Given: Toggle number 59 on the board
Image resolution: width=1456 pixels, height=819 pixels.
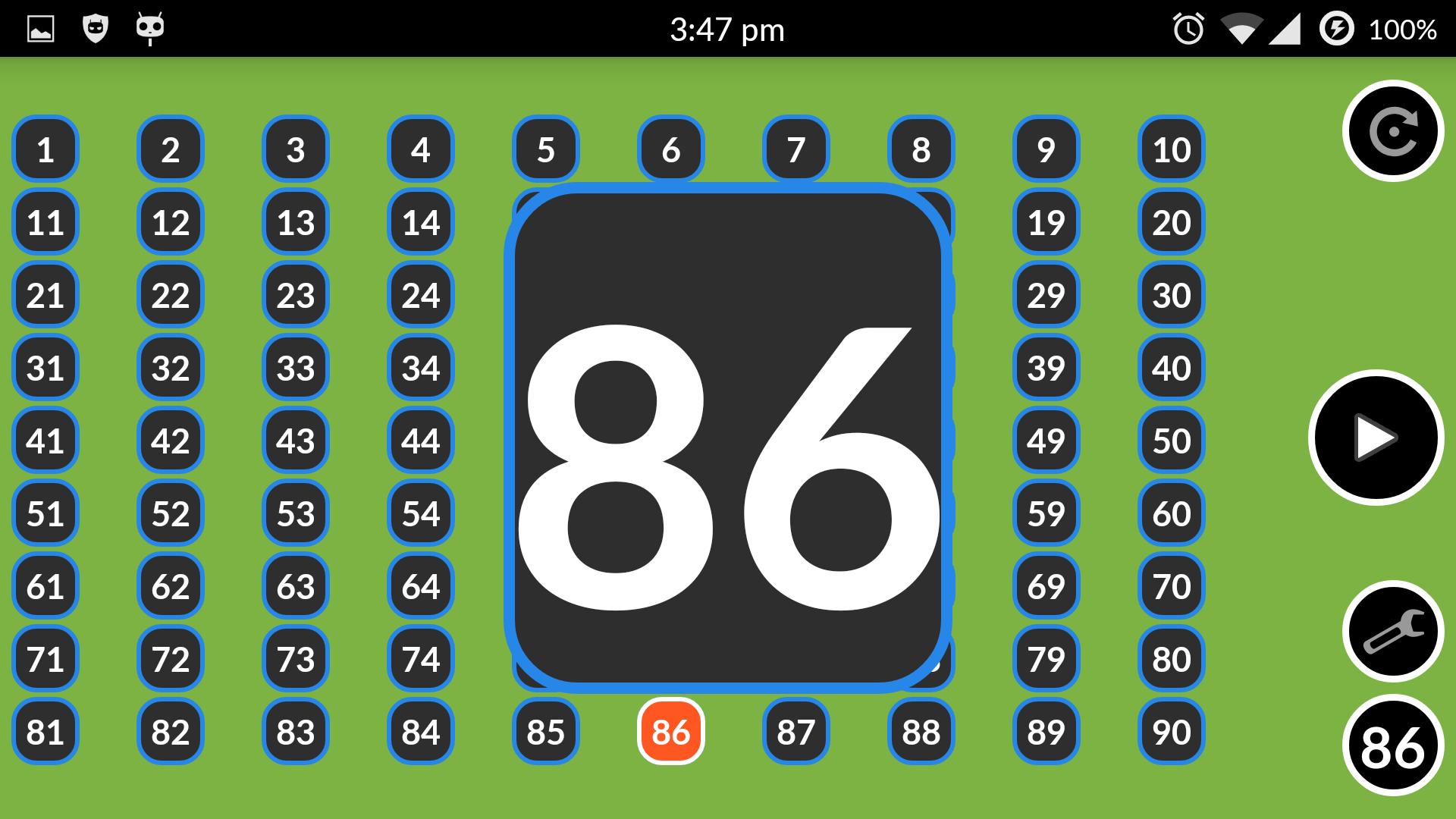Looking at the screenshot, I should (1046, 513).
